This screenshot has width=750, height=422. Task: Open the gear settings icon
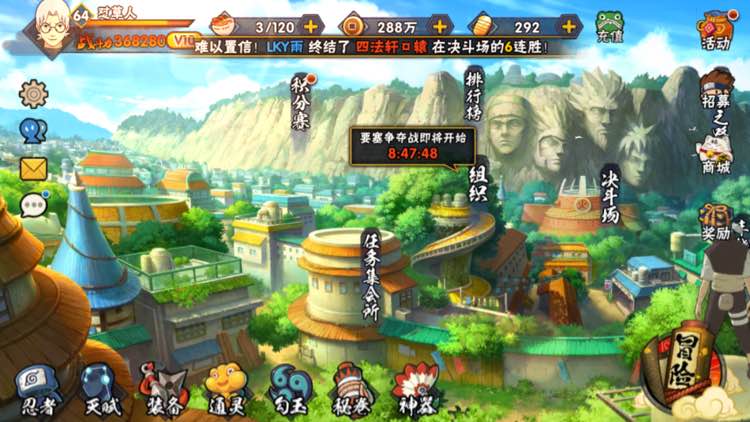point(33,93)
